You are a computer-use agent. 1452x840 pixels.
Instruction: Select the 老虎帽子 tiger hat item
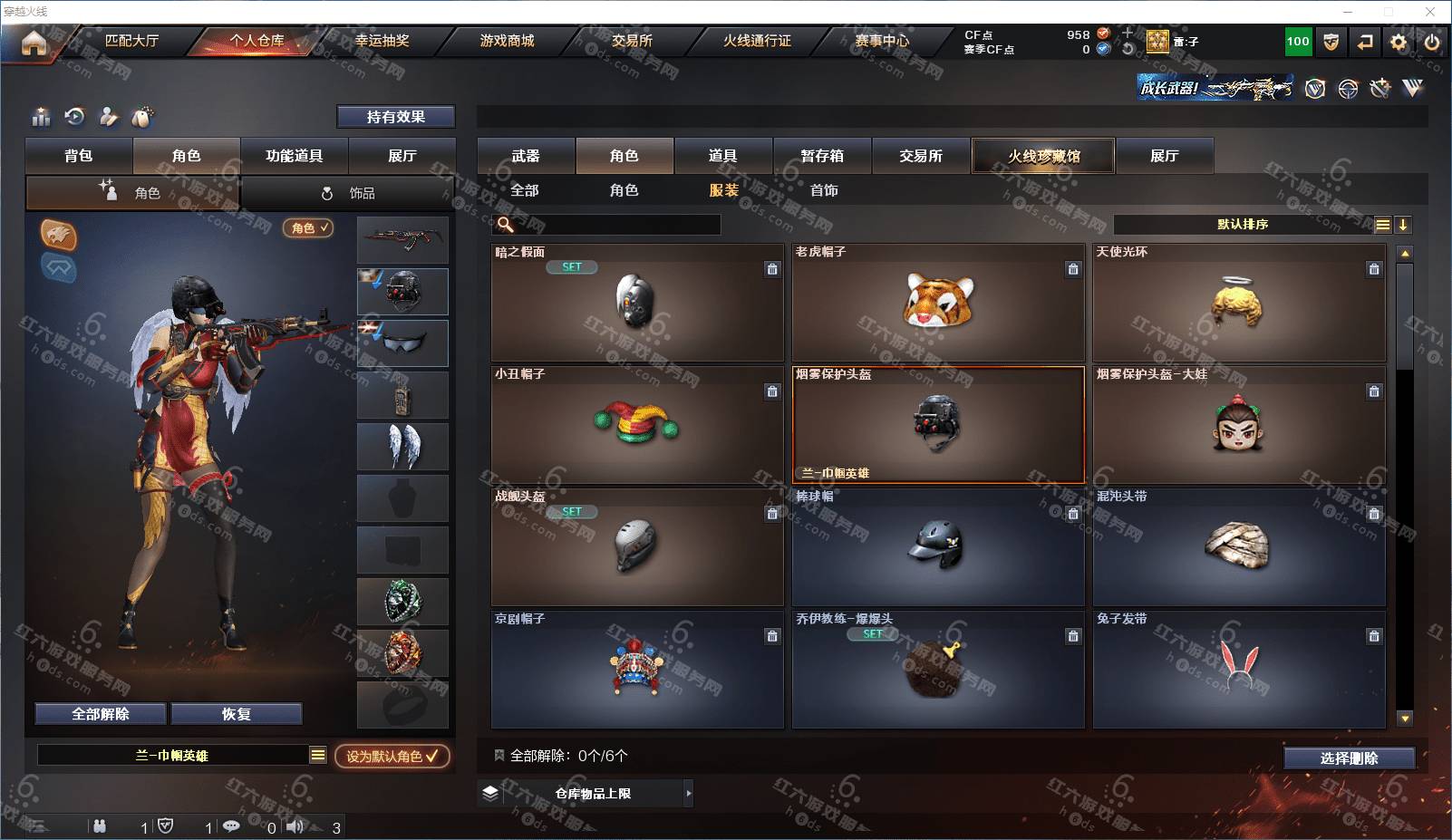[x=938, y=303]
